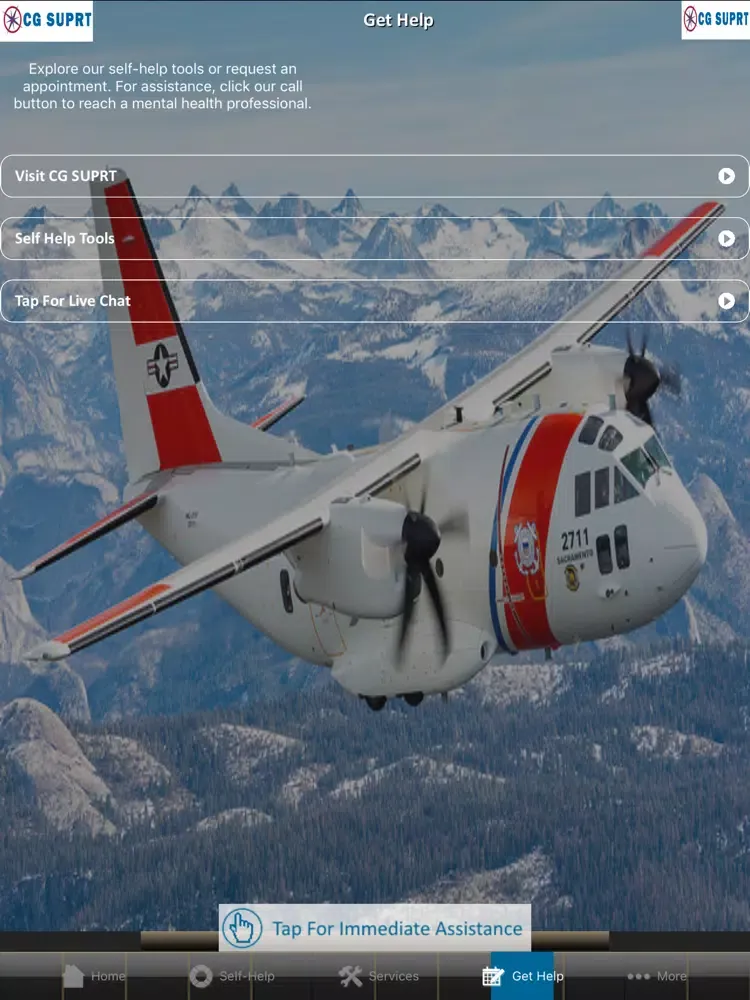Go to the Services tab
This screenshot has width=750, height=1000.
[379, 976]
